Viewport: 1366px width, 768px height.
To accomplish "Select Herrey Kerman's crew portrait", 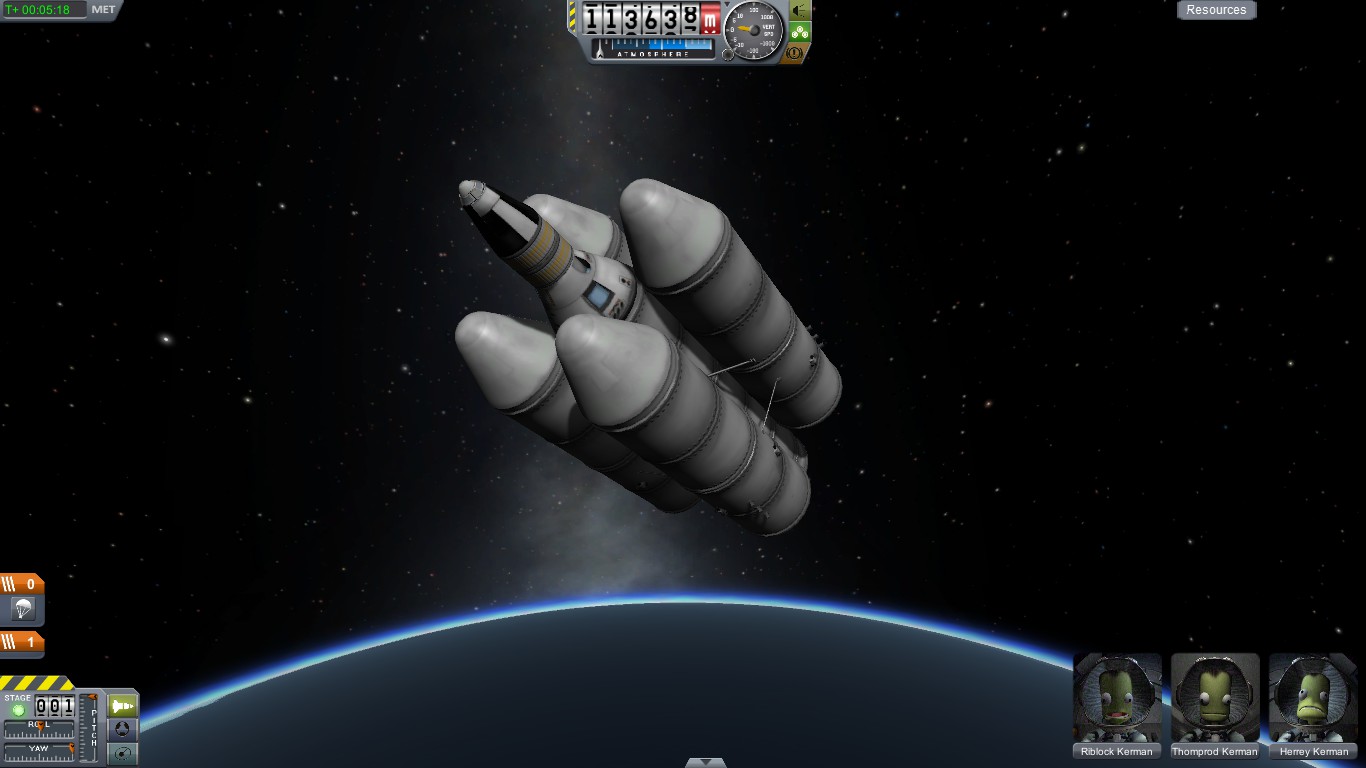I will click(x=1313, y=698).
